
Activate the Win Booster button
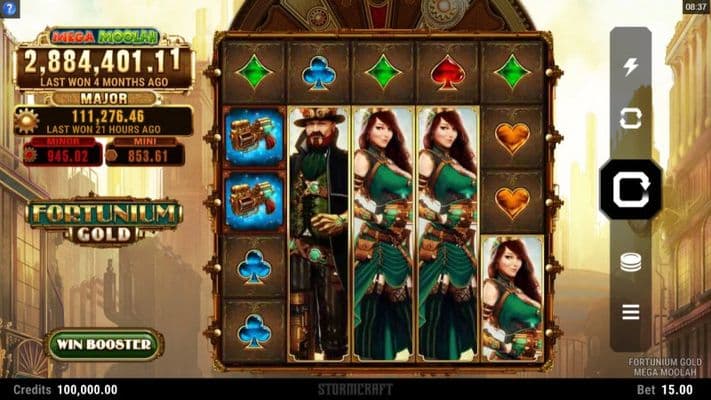click(105, 345)
